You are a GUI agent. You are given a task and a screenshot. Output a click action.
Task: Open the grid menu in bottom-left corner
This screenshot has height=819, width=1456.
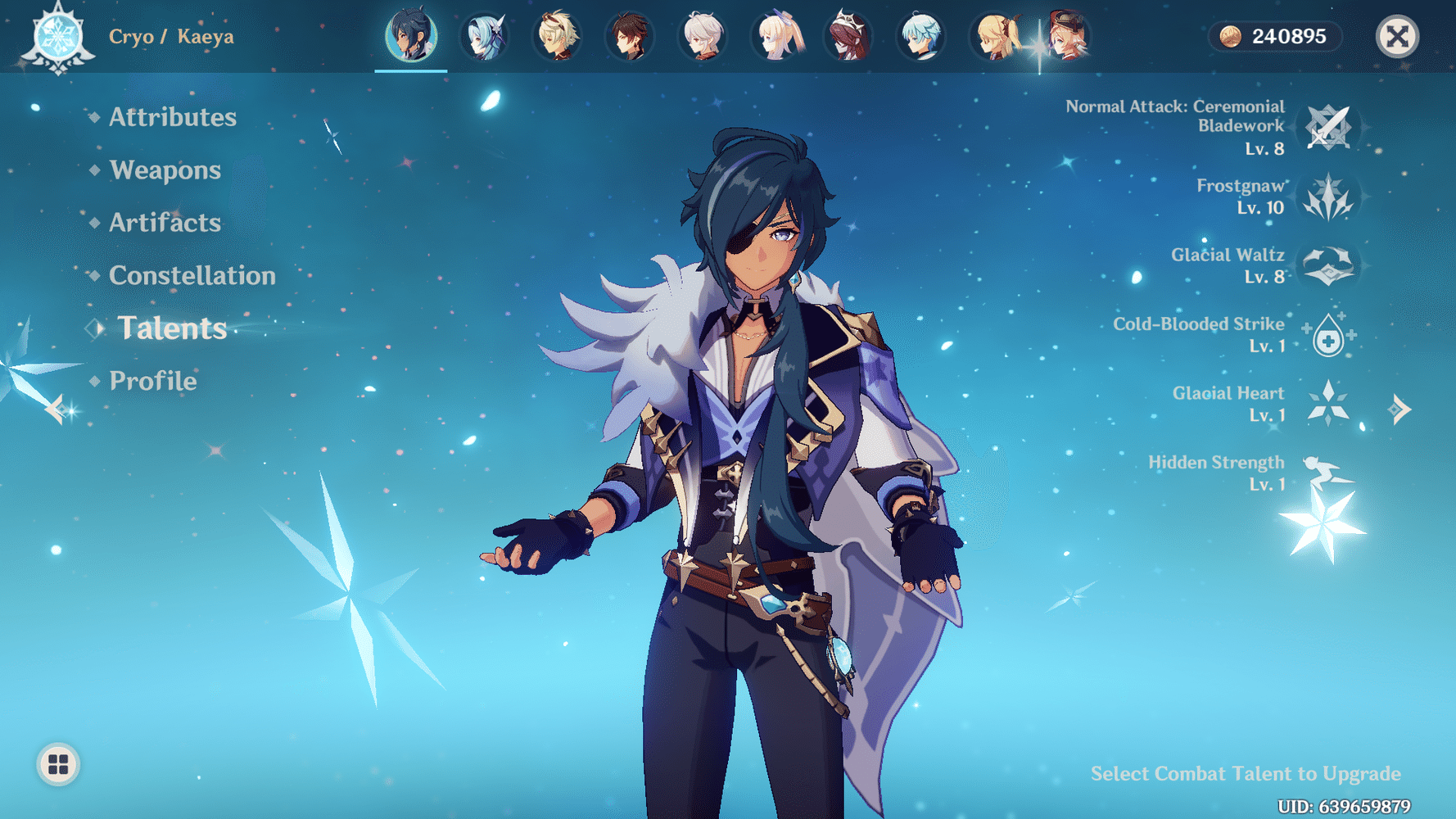56,762
